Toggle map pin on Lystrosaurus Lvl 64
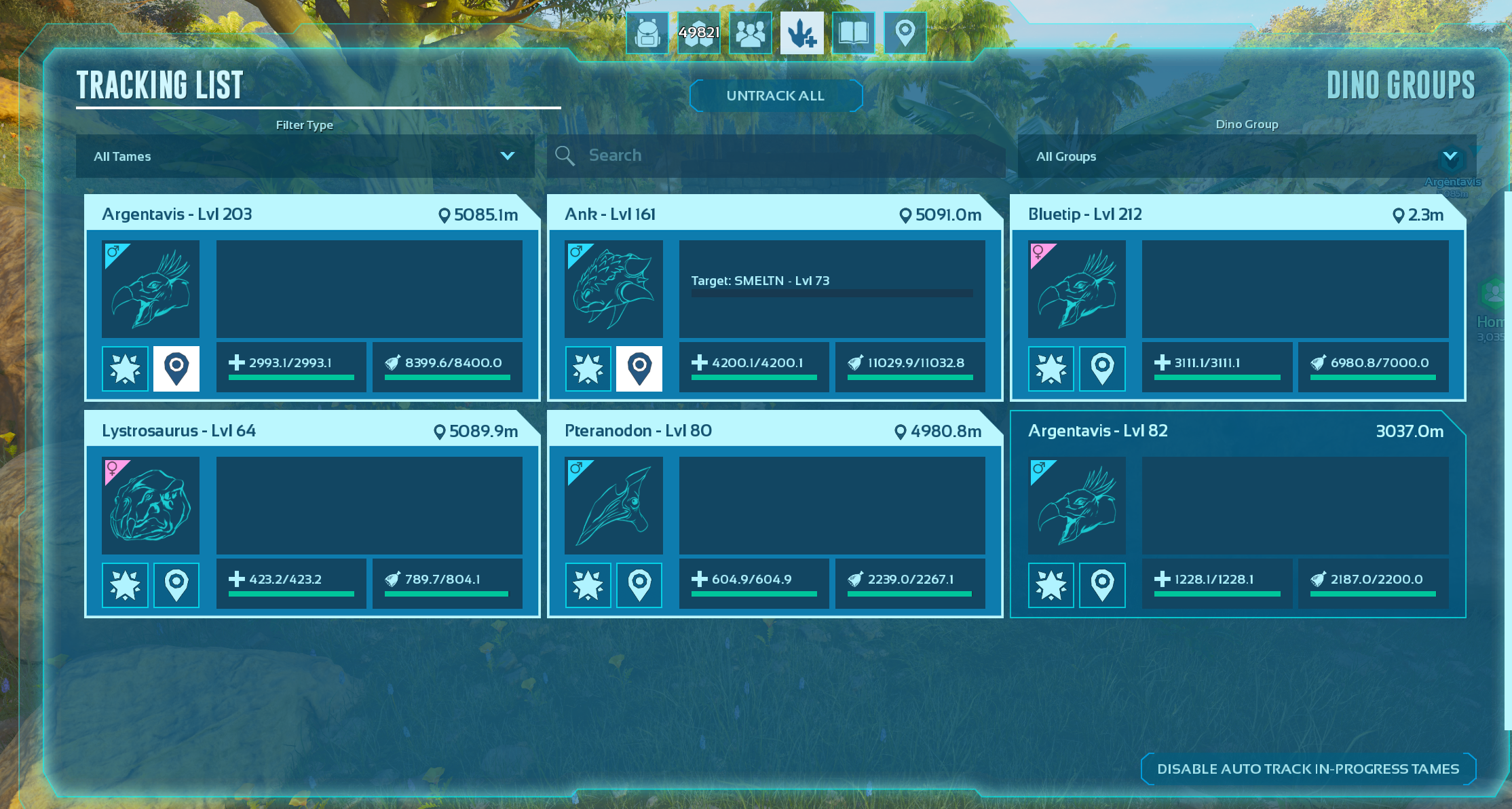 [176, 585]
